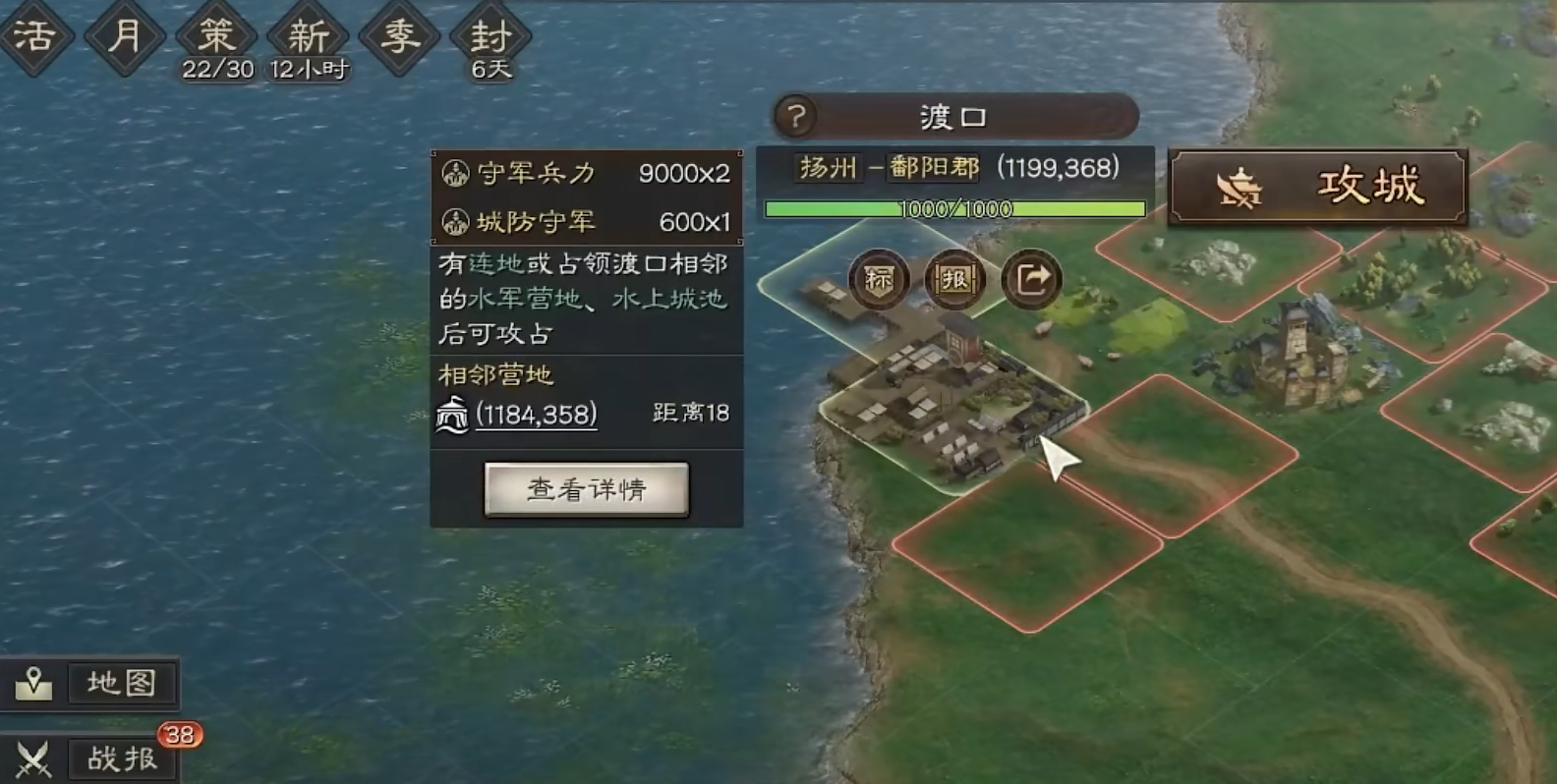Open 查看详情 to view details

587,488
